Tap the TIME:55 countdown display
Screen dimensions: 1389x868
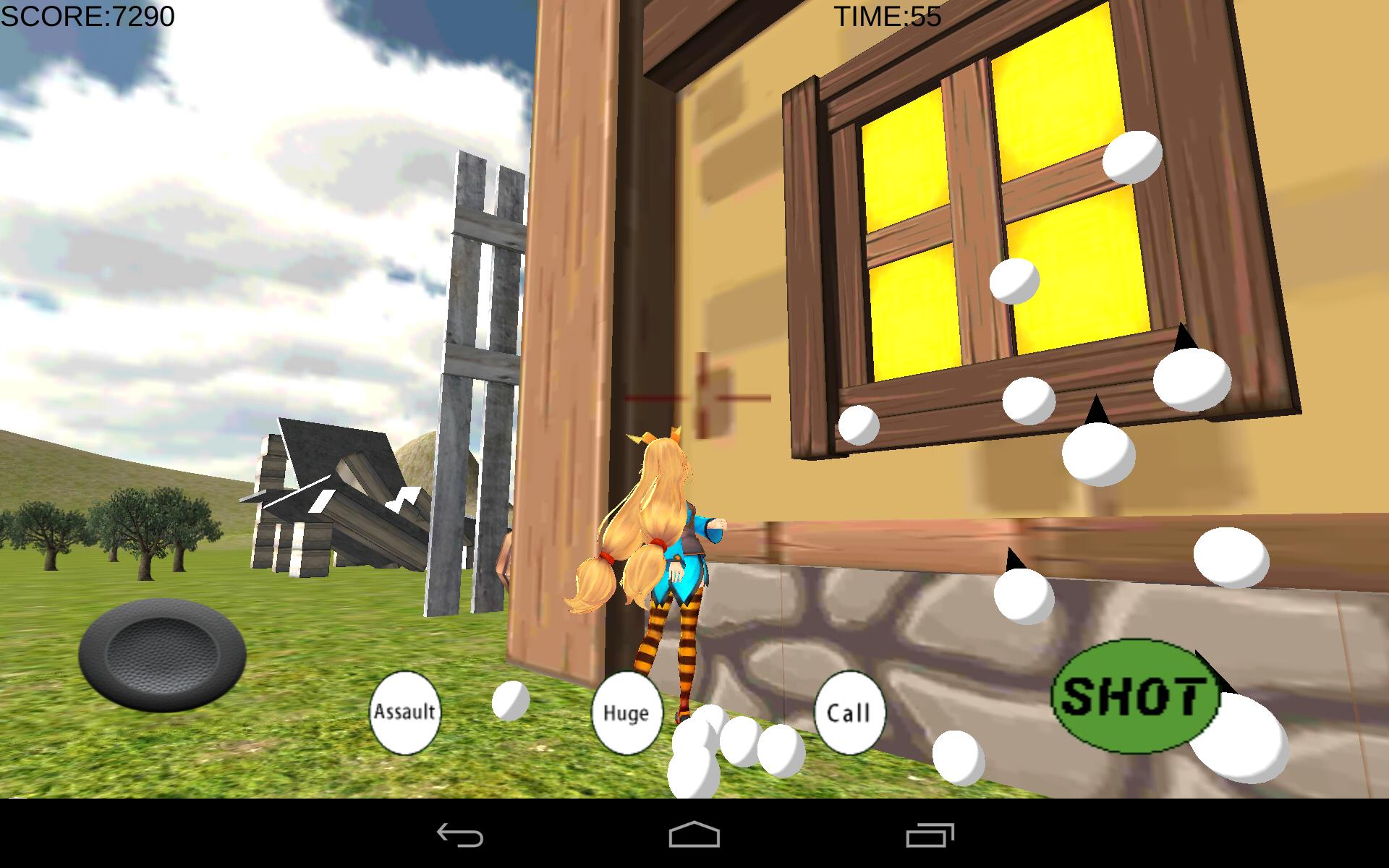(886, 14)
